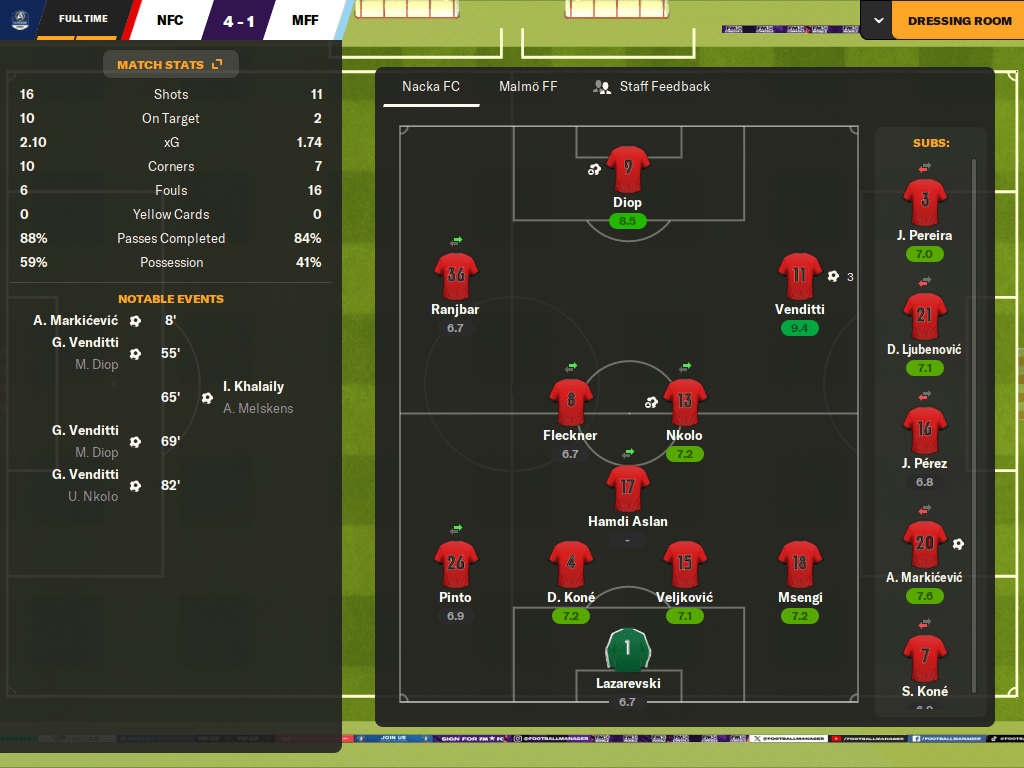Select the Nacka FC tab

[x=431, y=87]
